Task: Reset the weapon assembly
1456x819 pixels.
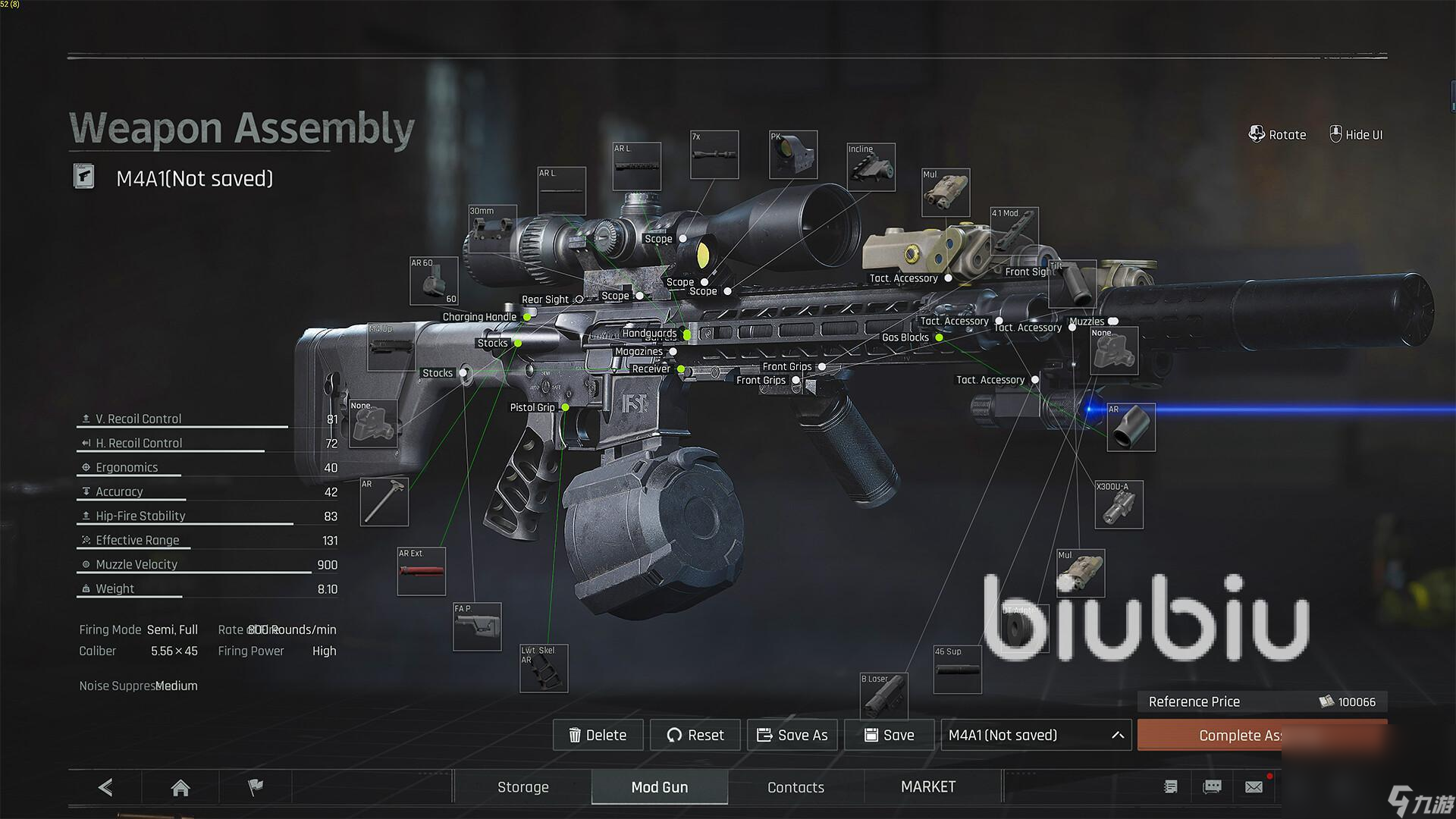Action: click(x=695, y=735)
